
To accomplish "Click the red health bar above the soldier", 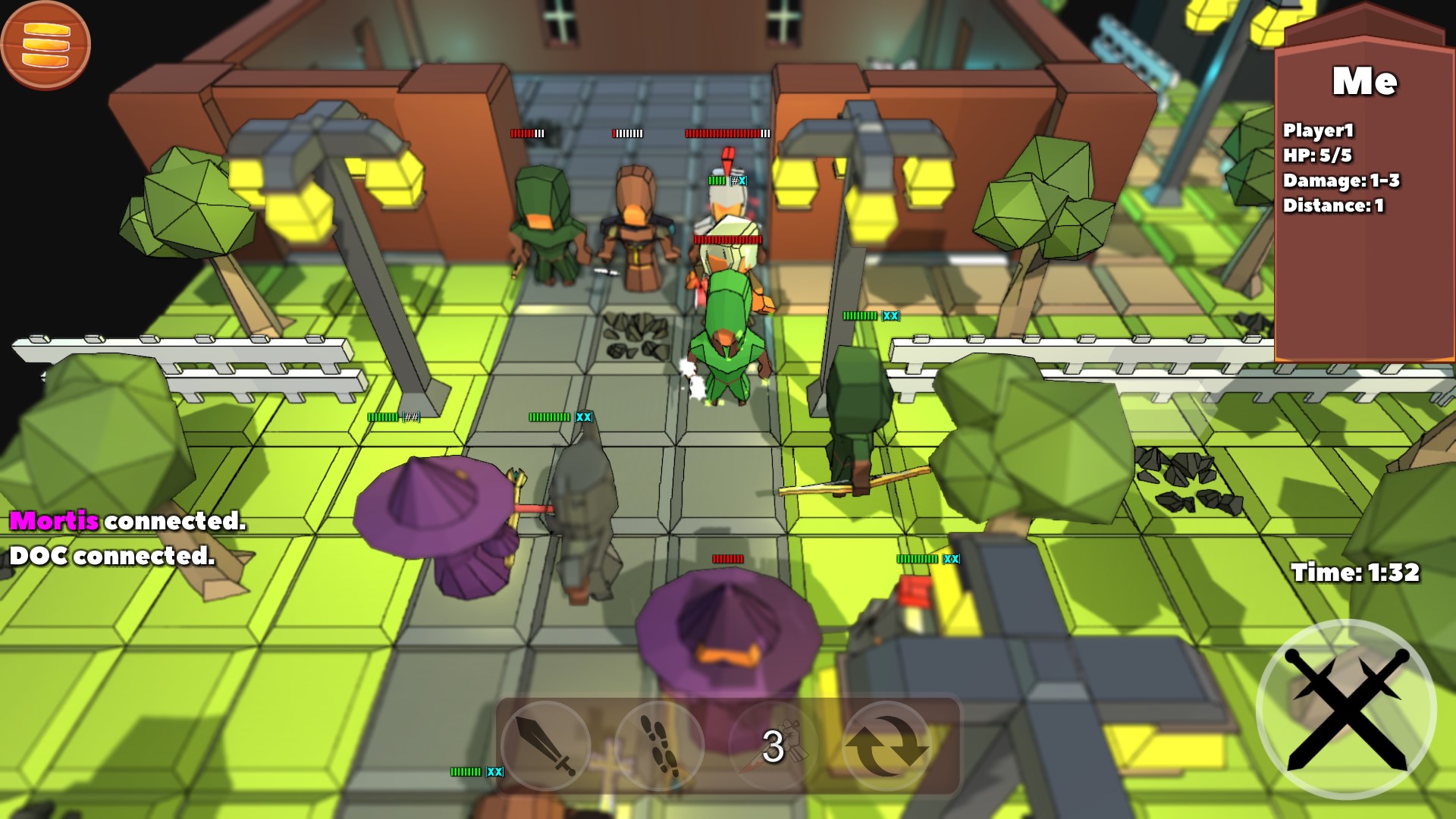I will (724, 133).
